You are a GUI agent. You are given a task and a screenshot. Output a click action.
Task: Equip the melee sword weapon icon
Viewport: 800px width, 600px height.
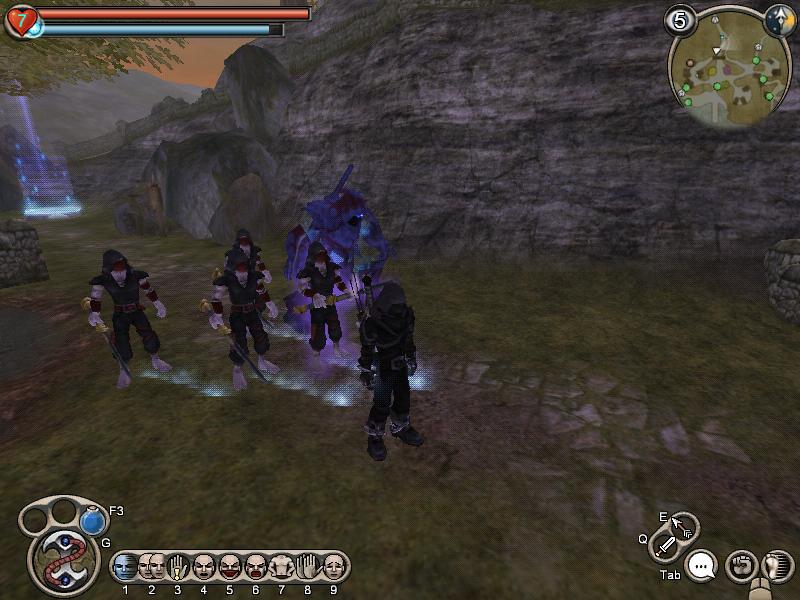point(666,546)
